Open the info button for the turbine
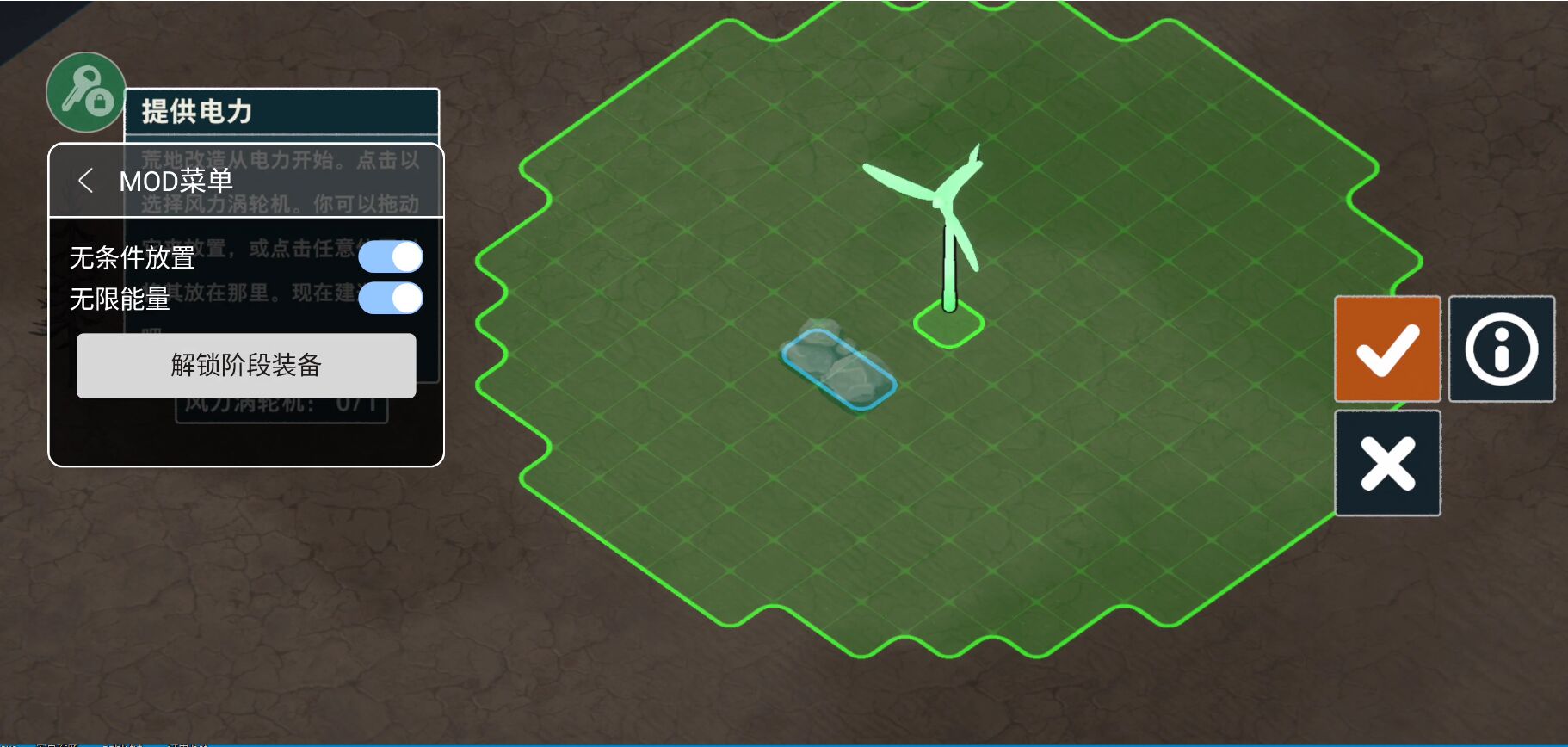1568x747 pixels. click(x=1501, y=349)
